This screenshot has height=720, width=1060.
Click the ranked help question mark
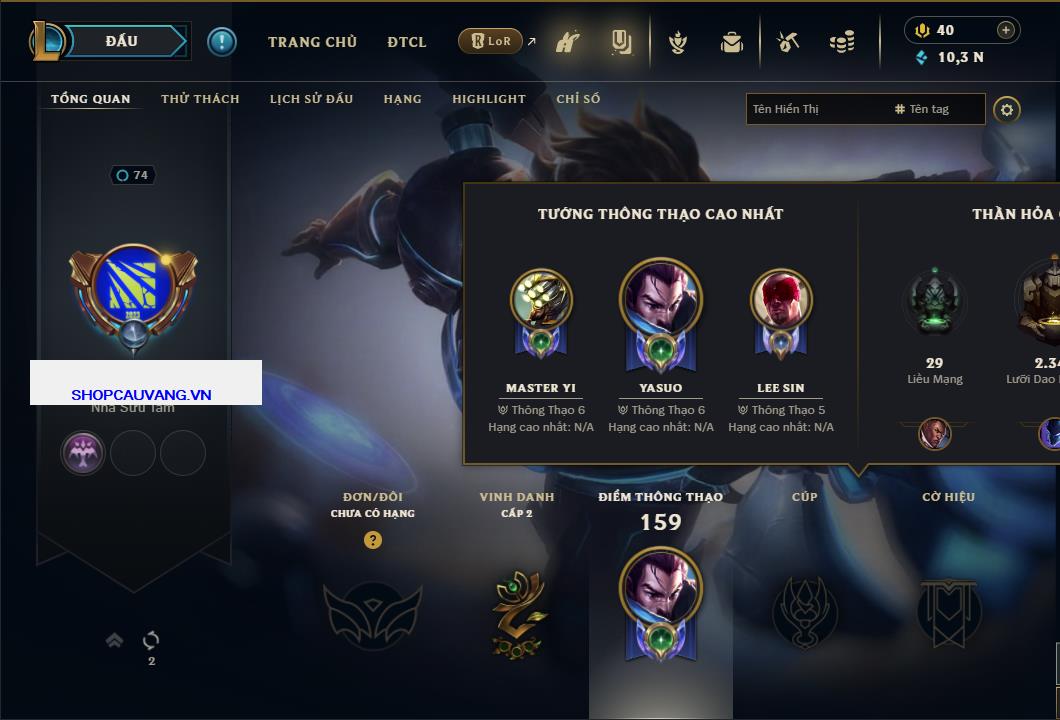(373, 540)
